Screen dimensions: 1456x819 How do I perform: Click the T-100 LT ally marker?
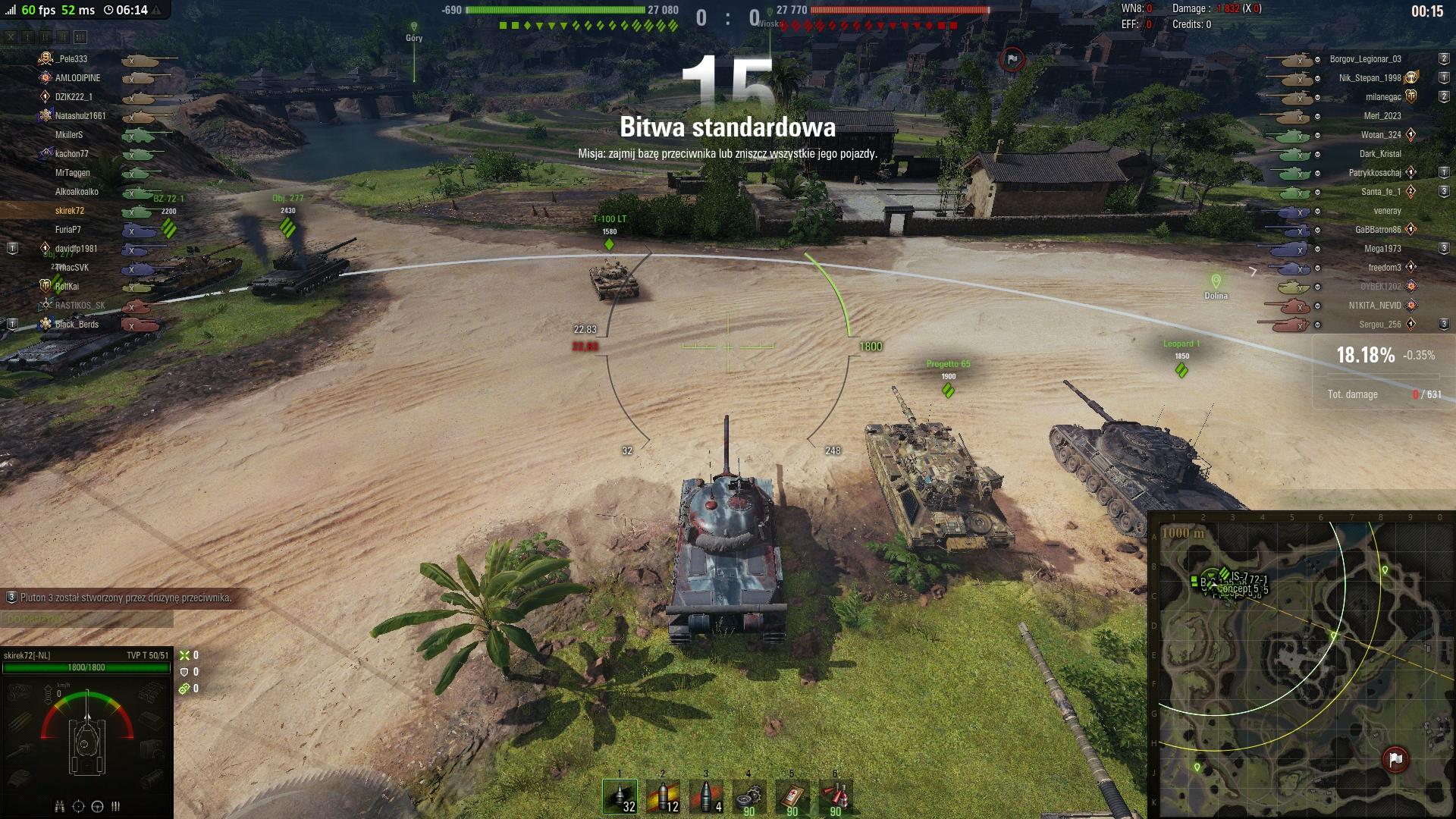[609, 244]
